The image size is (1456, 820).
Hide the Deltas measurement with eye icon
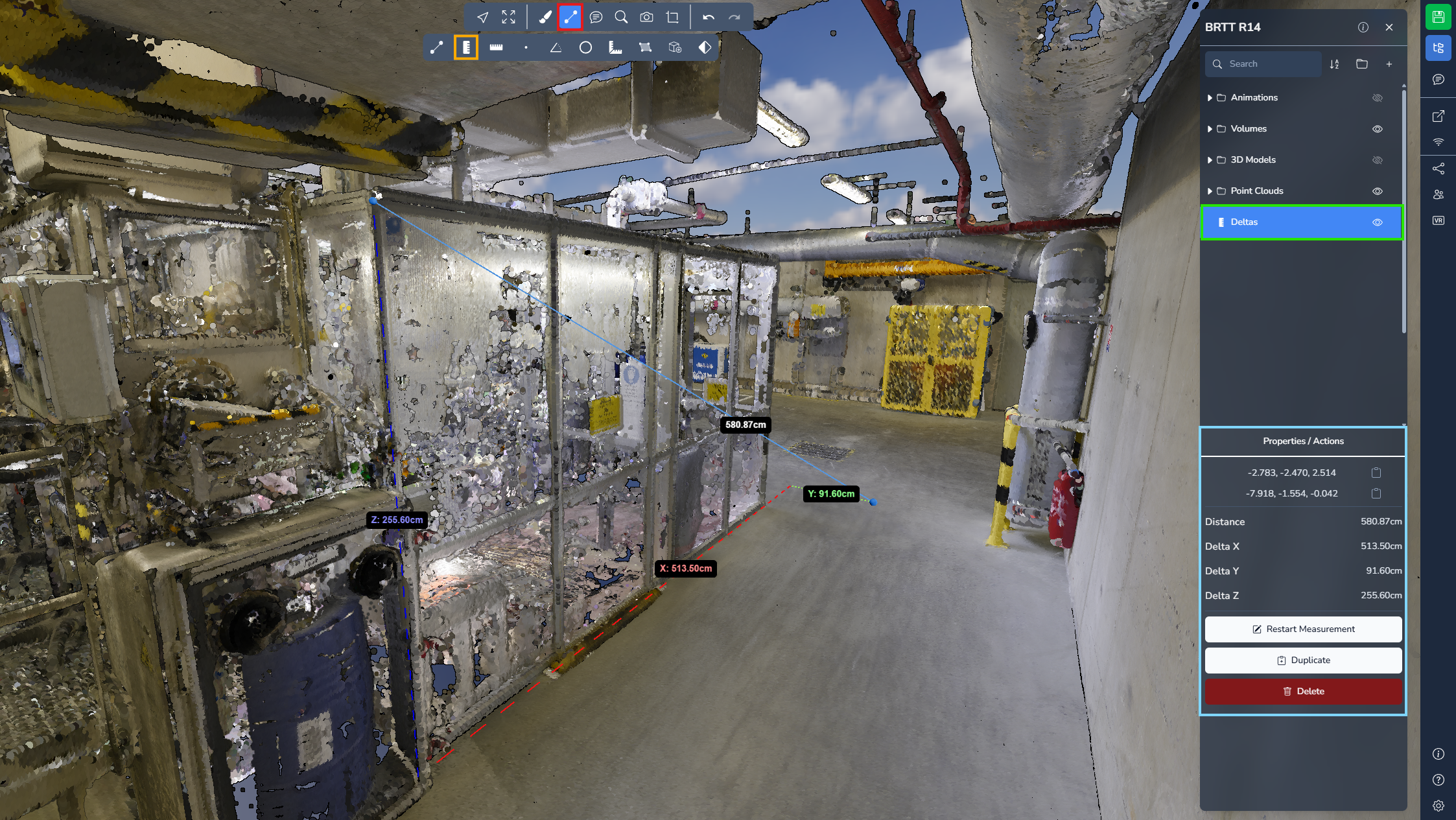coord(1377,222)
